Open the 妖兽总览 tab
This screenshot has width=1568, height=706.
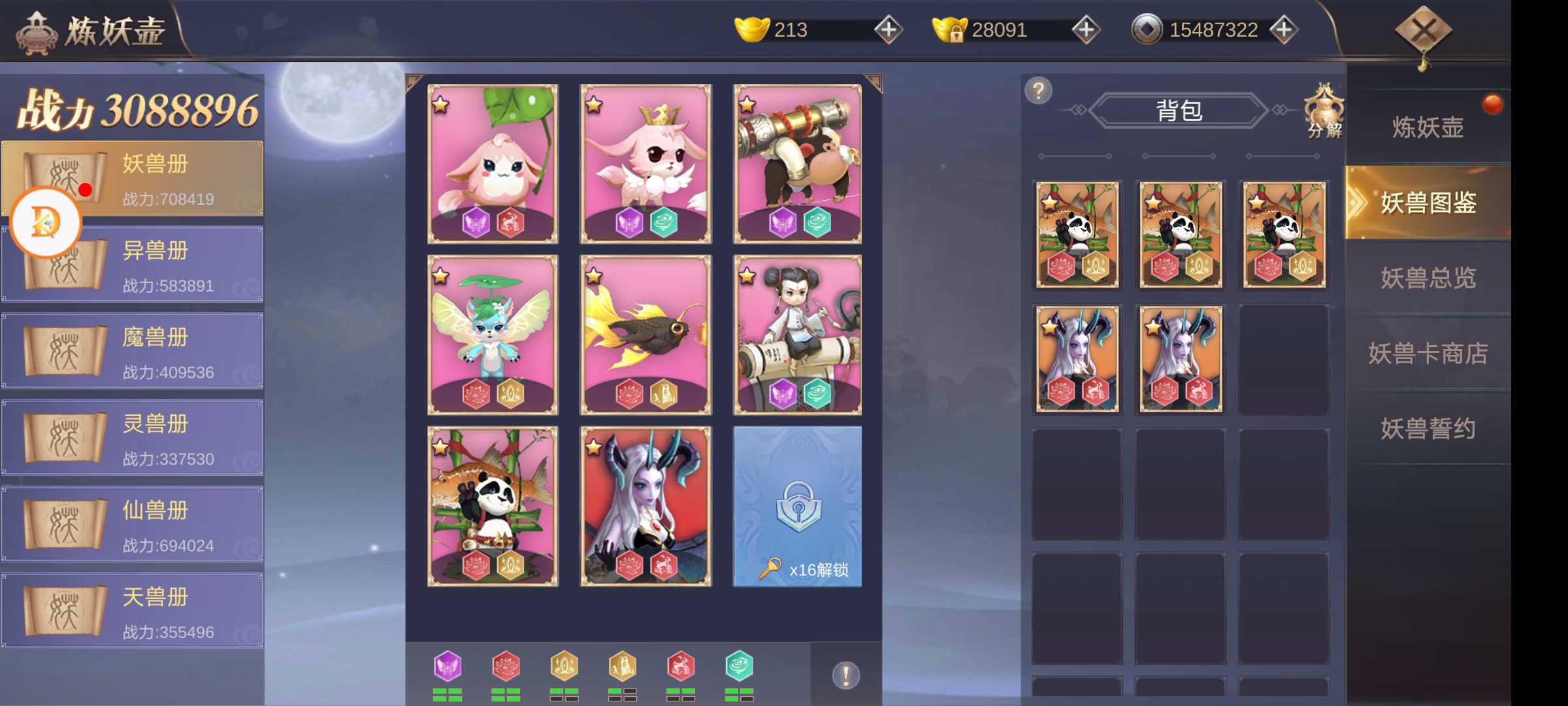tap(1428, 278)
